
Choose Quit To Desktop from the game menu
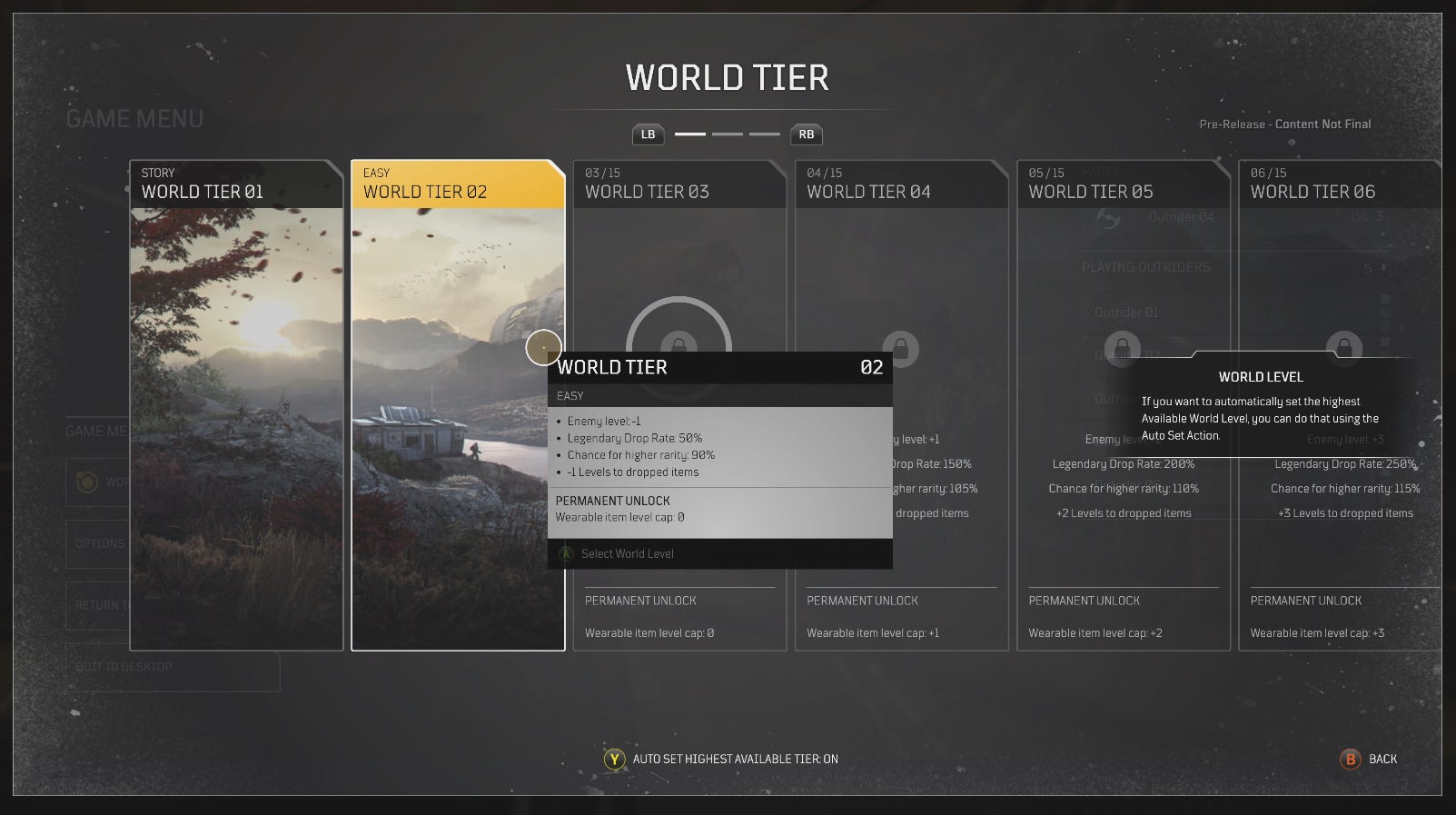pyautogui.click(x=123, y=667)
